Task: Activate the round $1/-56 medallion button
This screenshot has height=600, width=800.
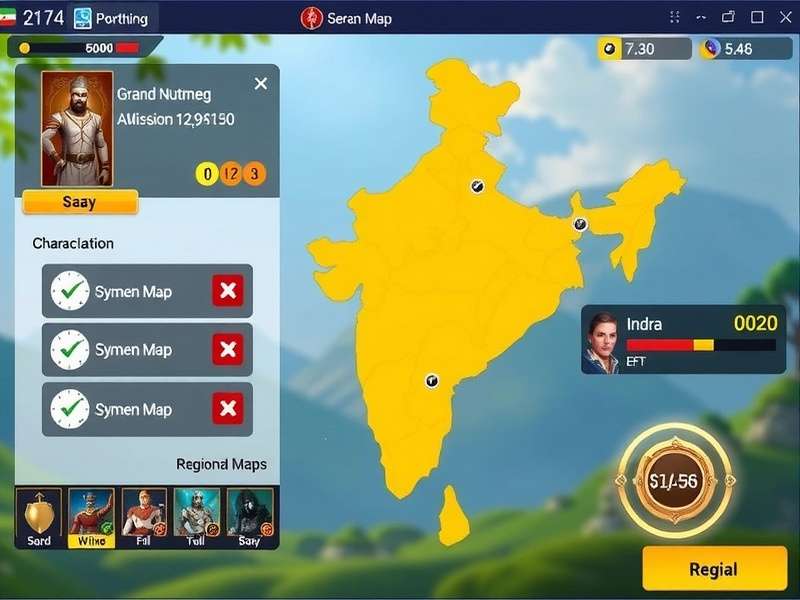Action: pyautogui.click(x=673, y=481)
